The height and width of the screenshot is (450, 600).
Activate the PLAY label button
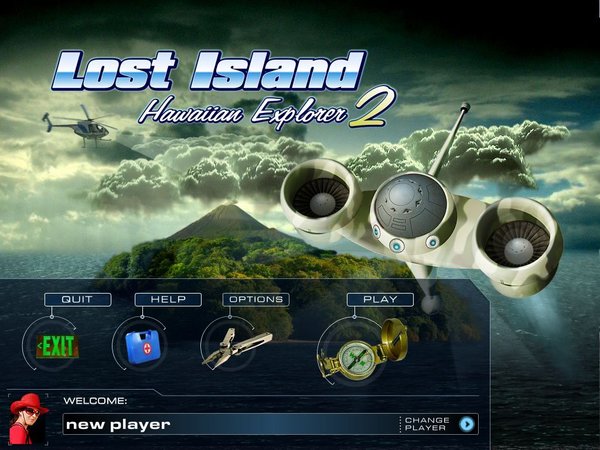tap(379, 299)
